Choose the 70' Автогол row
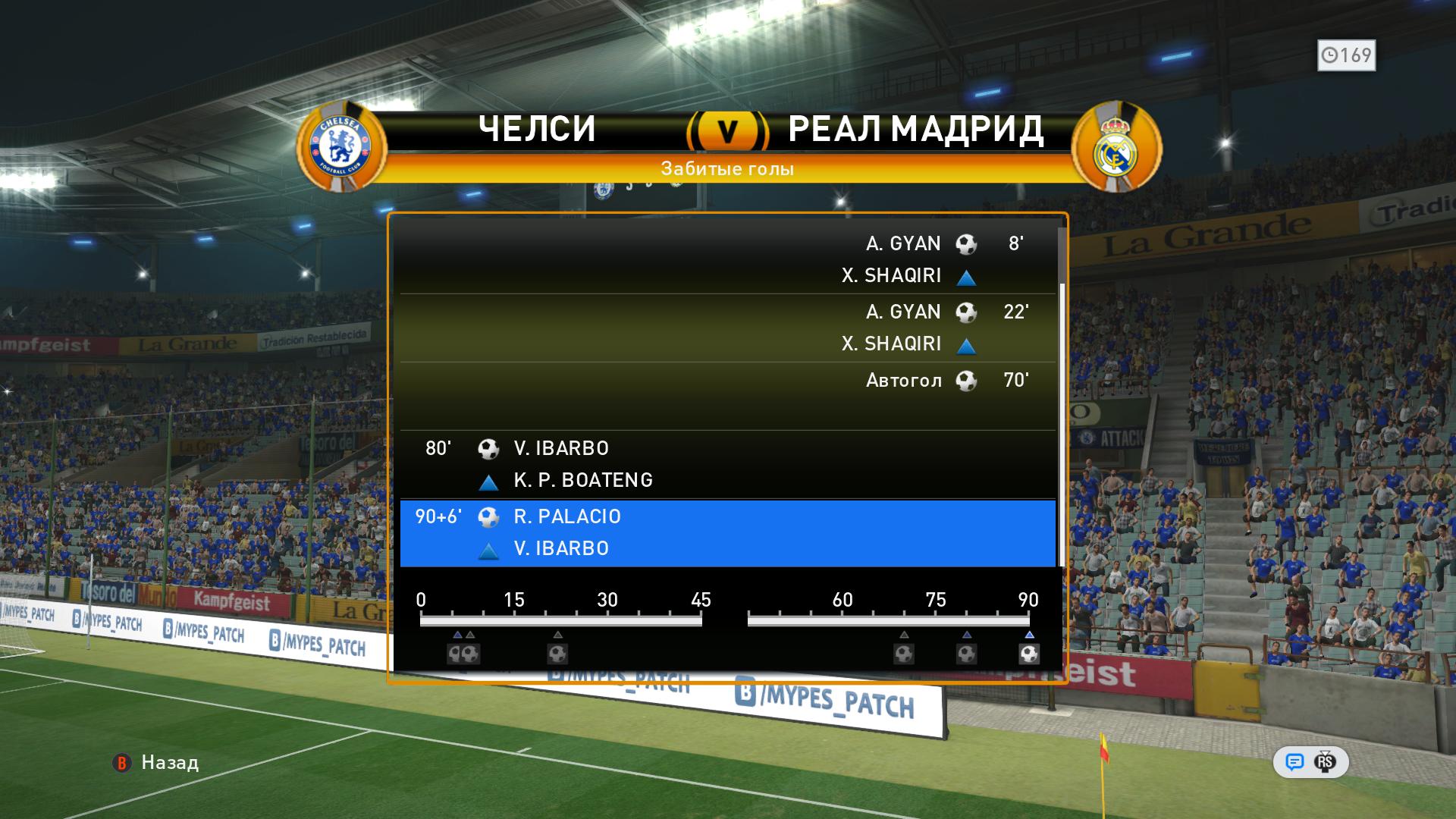This screenshot has height=819, width=1456. point(728,396)
